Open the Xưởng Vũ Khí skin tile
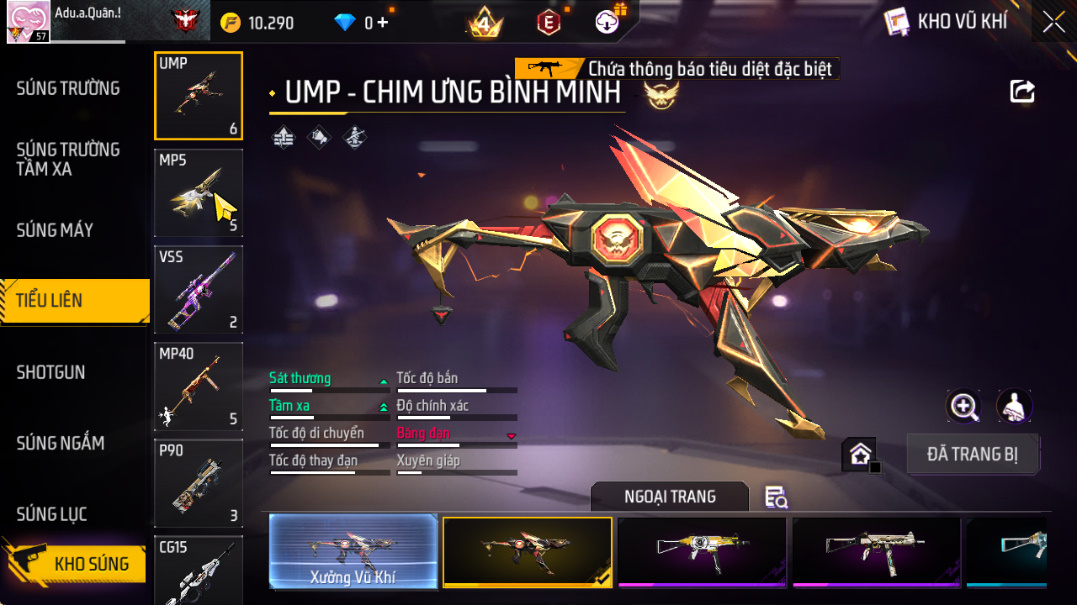 353,550
